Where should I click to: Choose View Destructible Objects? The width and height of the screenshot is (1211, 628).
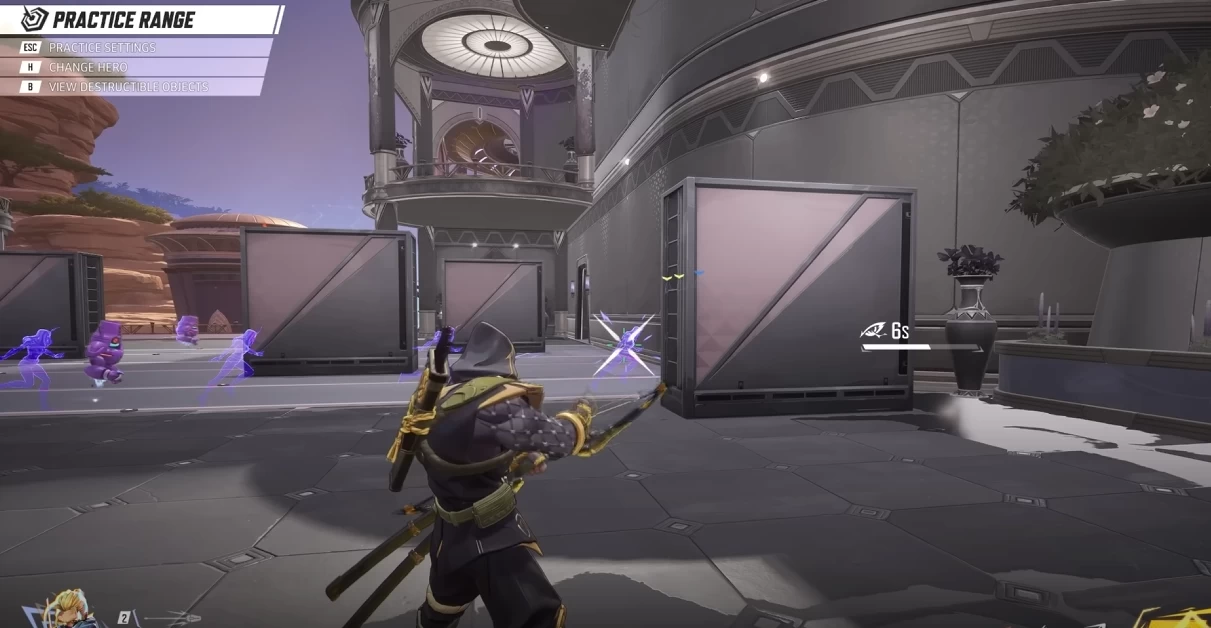(x=128, y=87)
